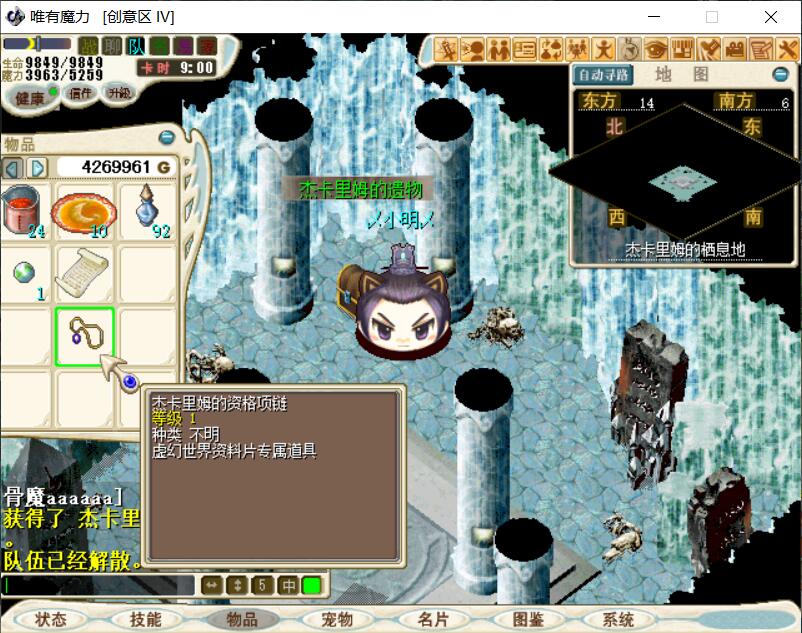Select the scroll item slot

pos(84,273)
